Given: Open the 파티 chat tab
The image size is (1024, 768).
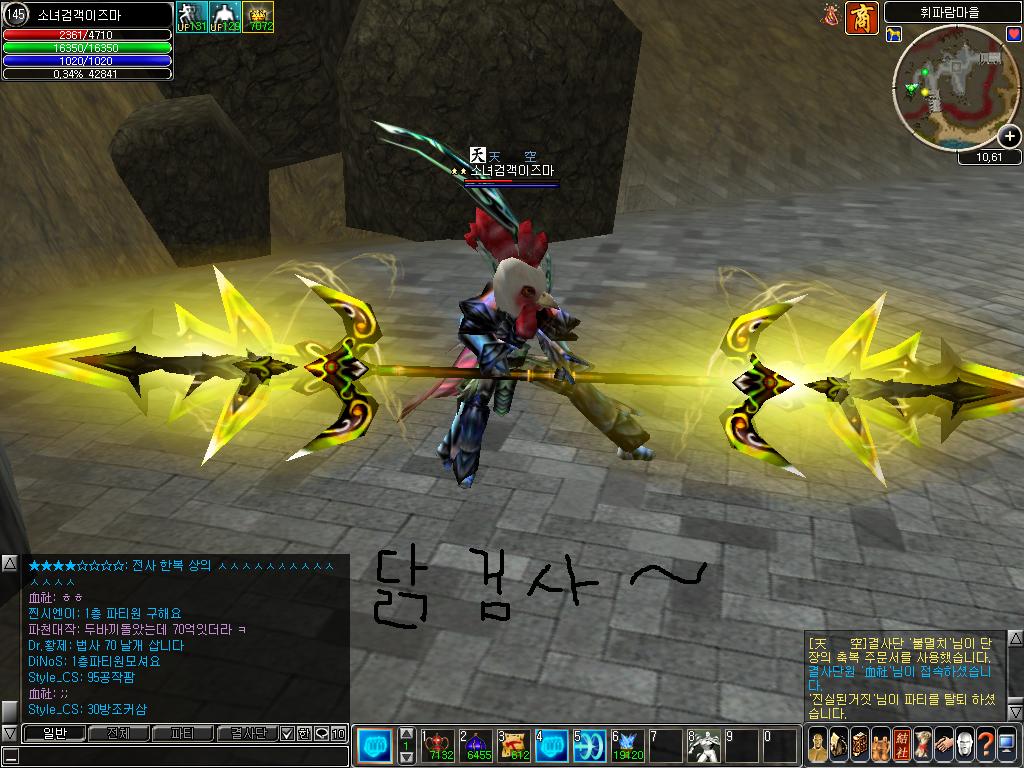Looking at the screenshot, I should click(183, 734).
